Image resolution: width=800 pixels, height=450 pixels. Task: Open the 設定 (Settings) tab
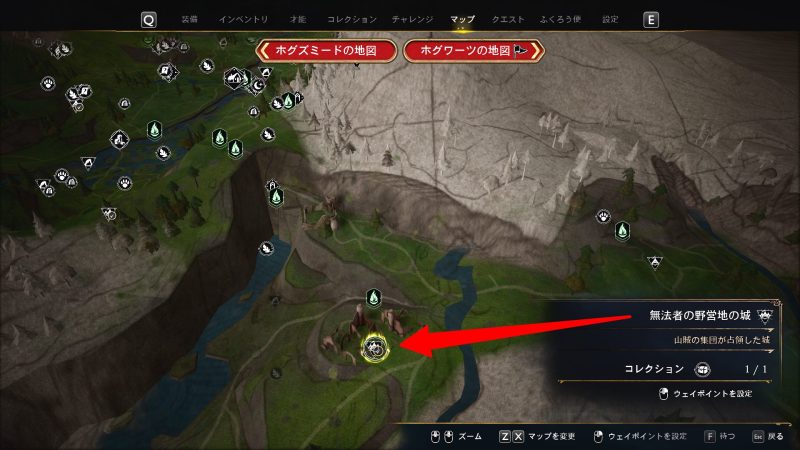pos(610,19)
